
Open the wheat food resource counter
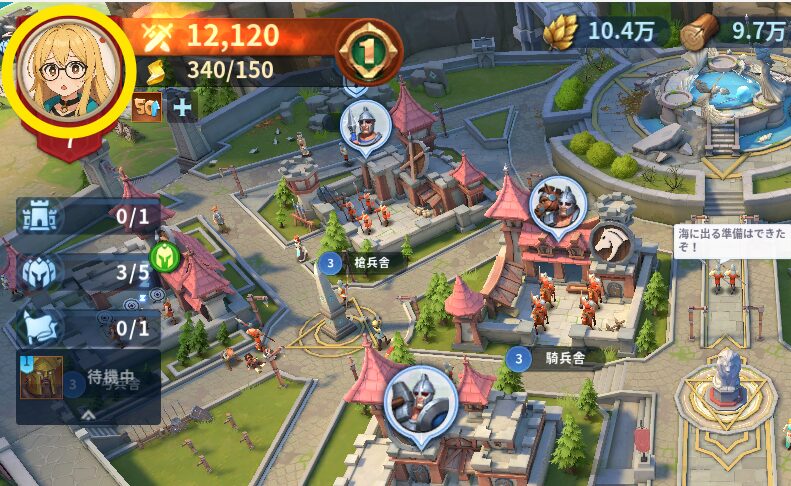(x=603, y=31)
